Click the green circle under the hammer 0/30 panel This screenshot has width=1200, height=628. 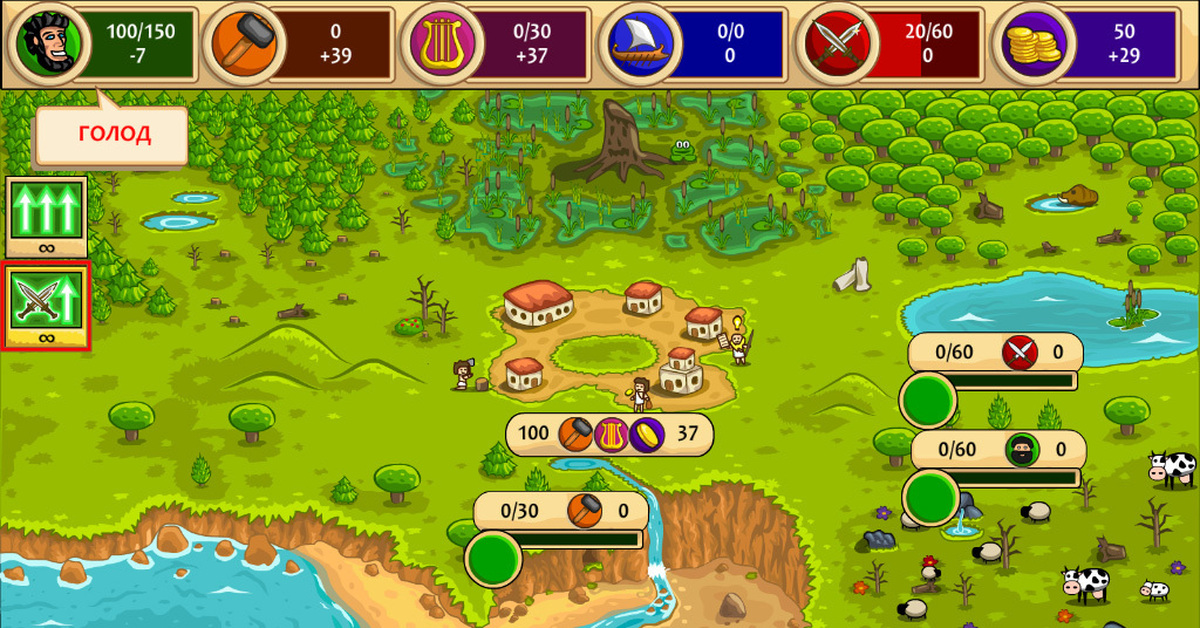[493, 558]
